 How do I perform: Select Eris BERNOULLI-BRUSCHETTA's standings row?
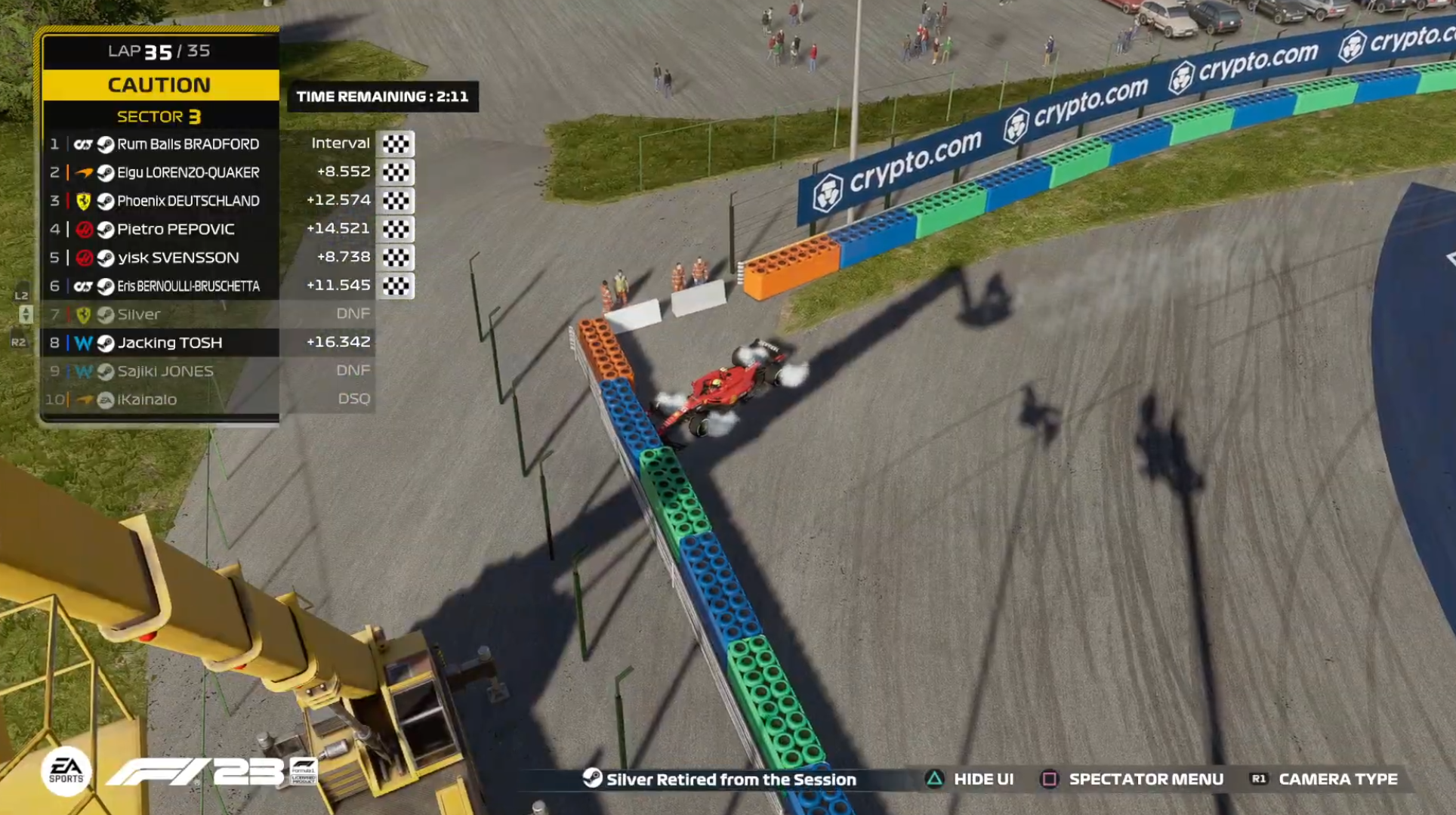pyautogui.click(x=188, y=286)
